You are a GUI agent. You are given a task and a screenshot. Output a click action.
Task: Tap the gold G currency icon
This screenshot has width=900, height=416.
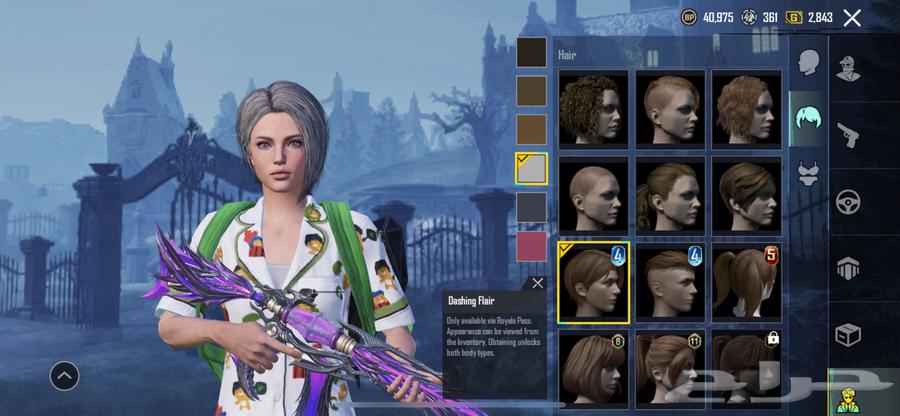(x=795, y=17)
